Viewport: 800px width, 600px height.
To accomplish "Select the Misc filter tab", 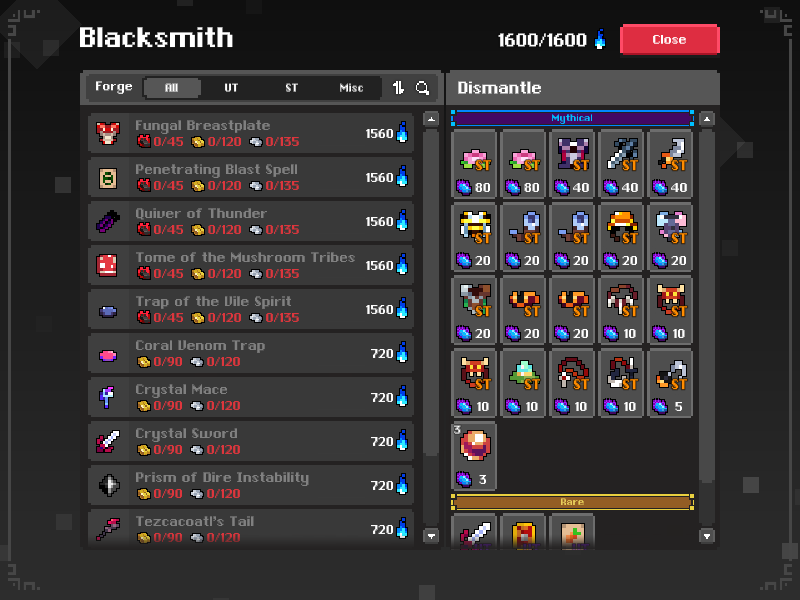I will [351, 88].
